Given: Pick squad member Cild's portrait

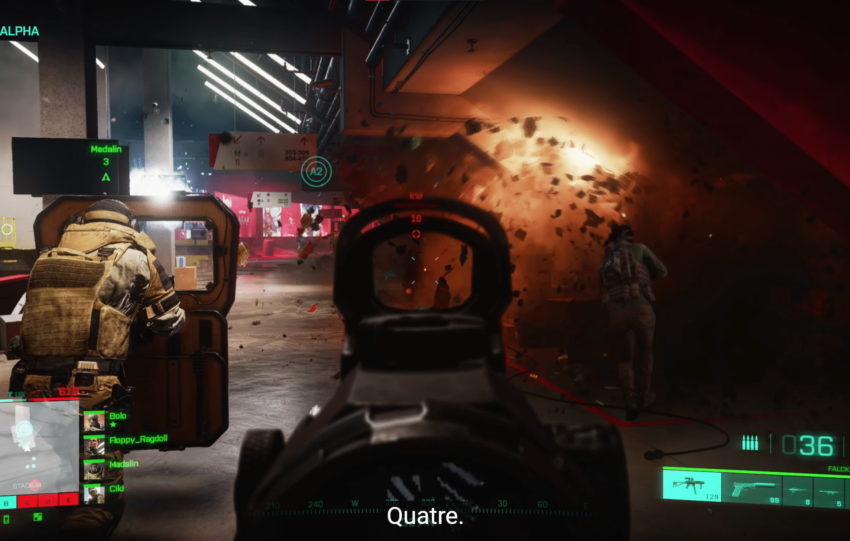Looking at the screenshot, I should point(94,492).
